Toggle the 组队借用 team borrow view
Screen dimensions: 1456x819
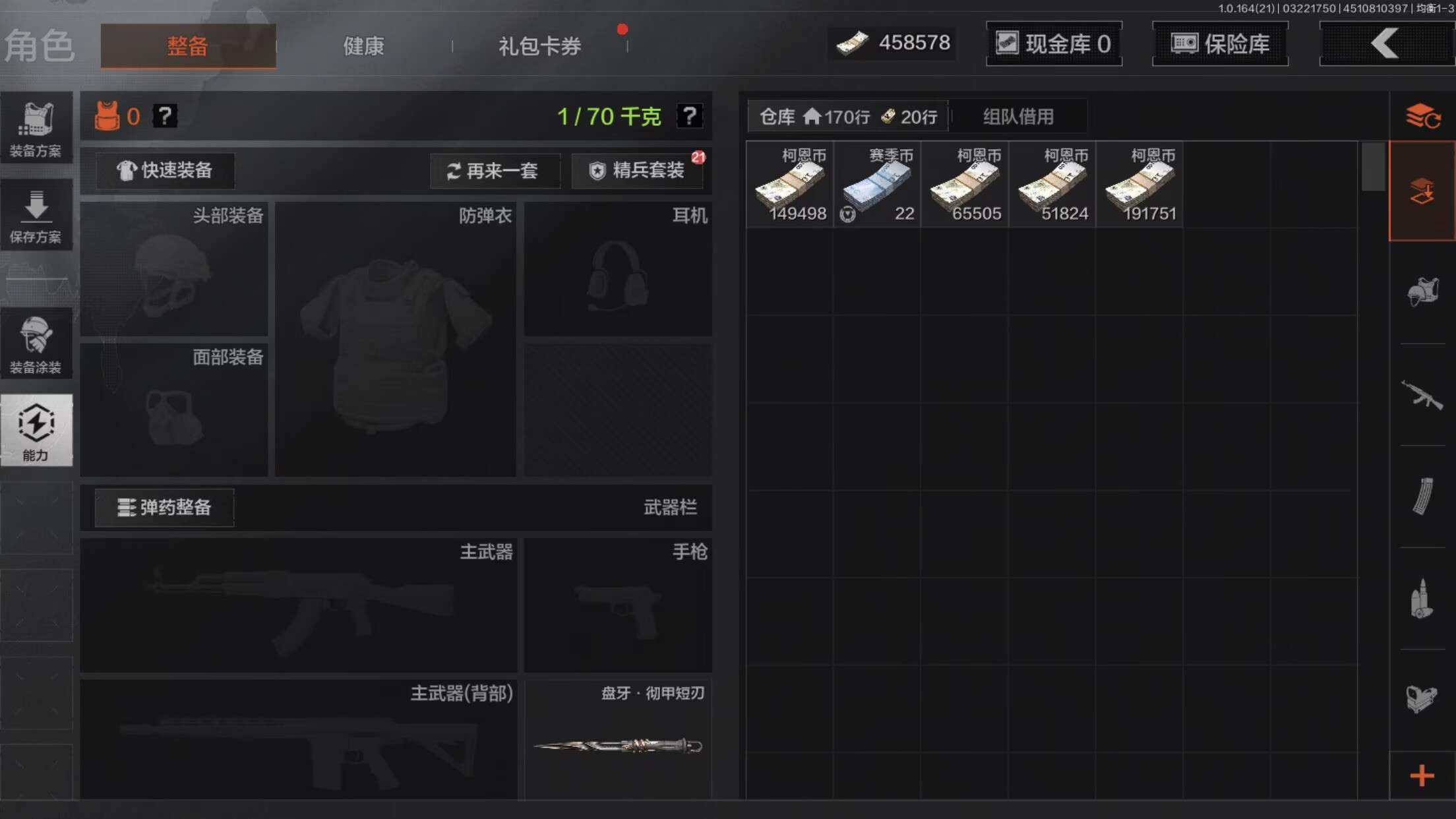pos(1019,117)
